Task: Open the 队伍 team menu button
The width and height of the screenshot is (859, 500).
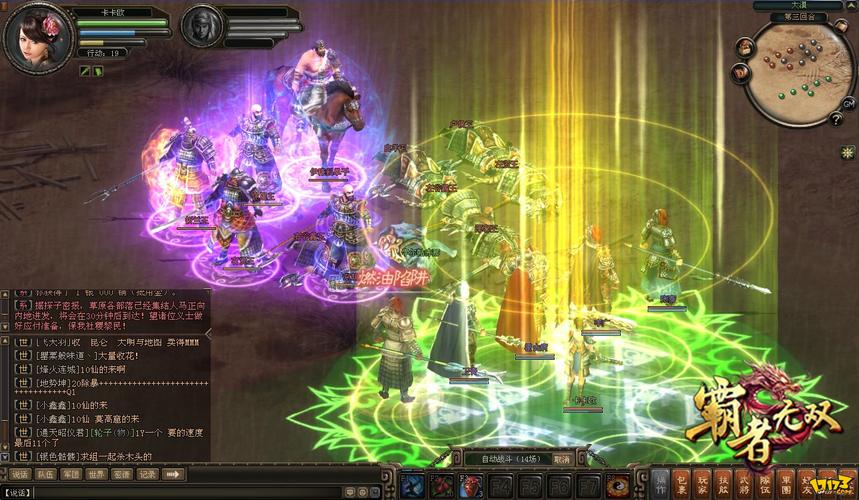Action: click(763, 483)
